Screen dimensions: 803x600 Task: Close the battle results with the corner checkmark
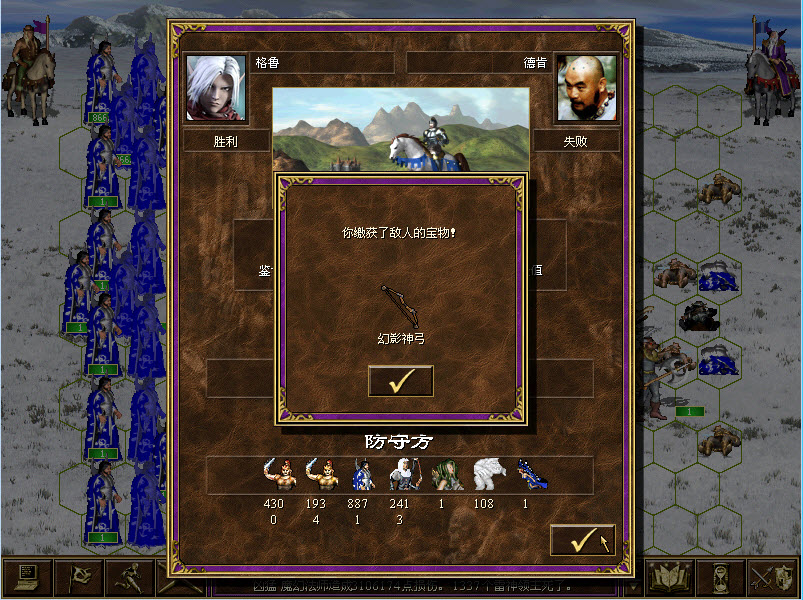pyautogui.click(x=582, y=540)
